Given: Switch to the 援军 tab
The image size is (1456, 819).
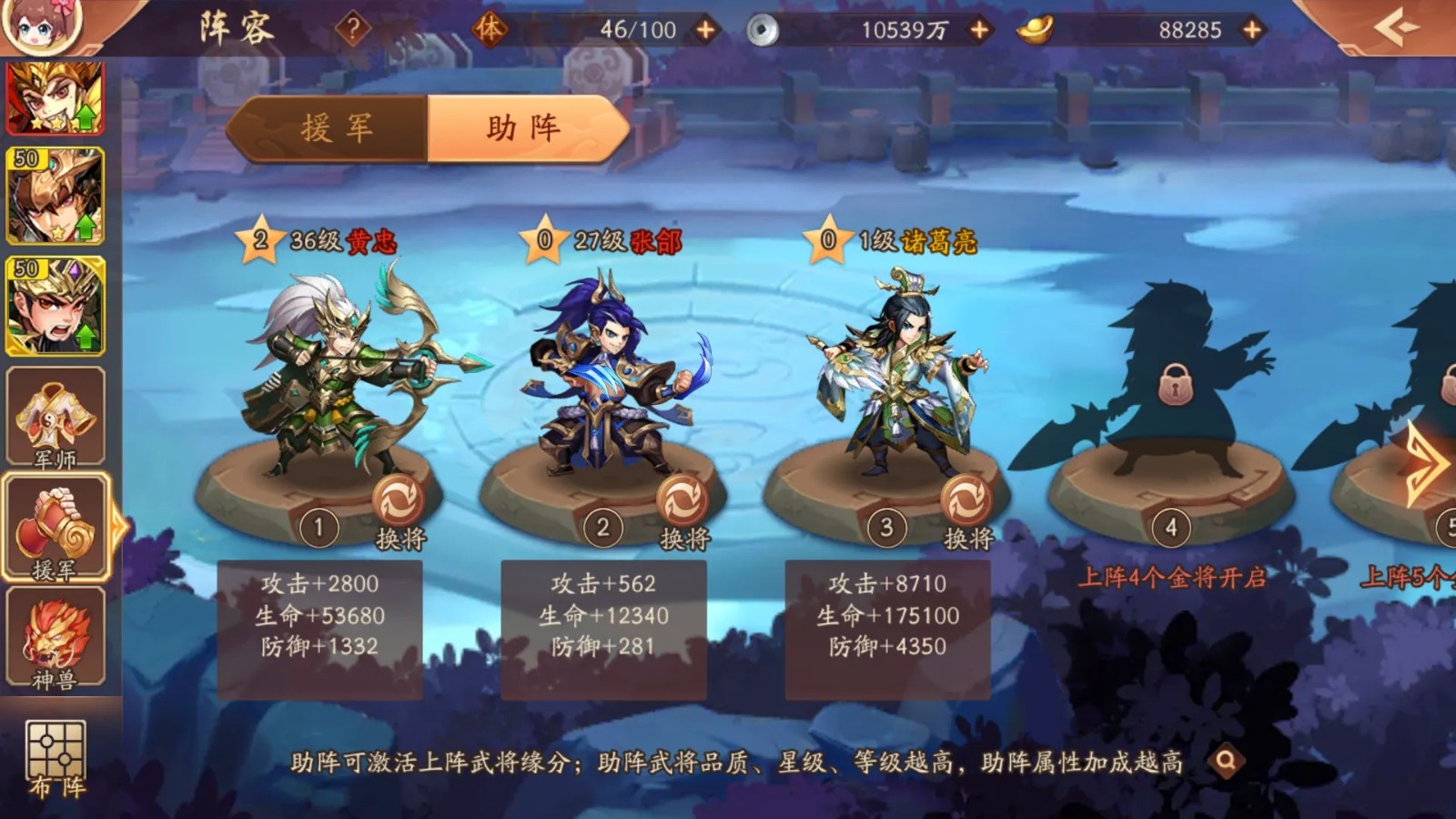Looking at the screenshot, I should pos(335,128).
